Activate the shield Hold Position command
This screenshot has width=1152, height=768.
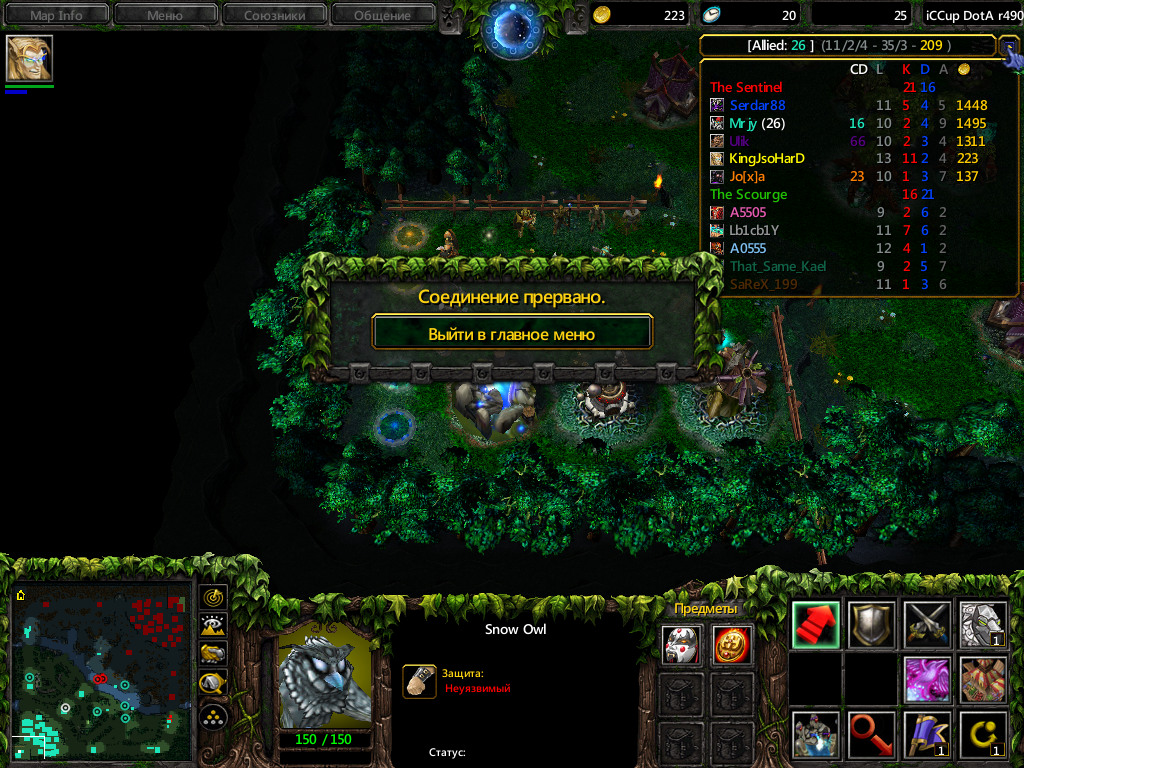(x=871, y=625)
